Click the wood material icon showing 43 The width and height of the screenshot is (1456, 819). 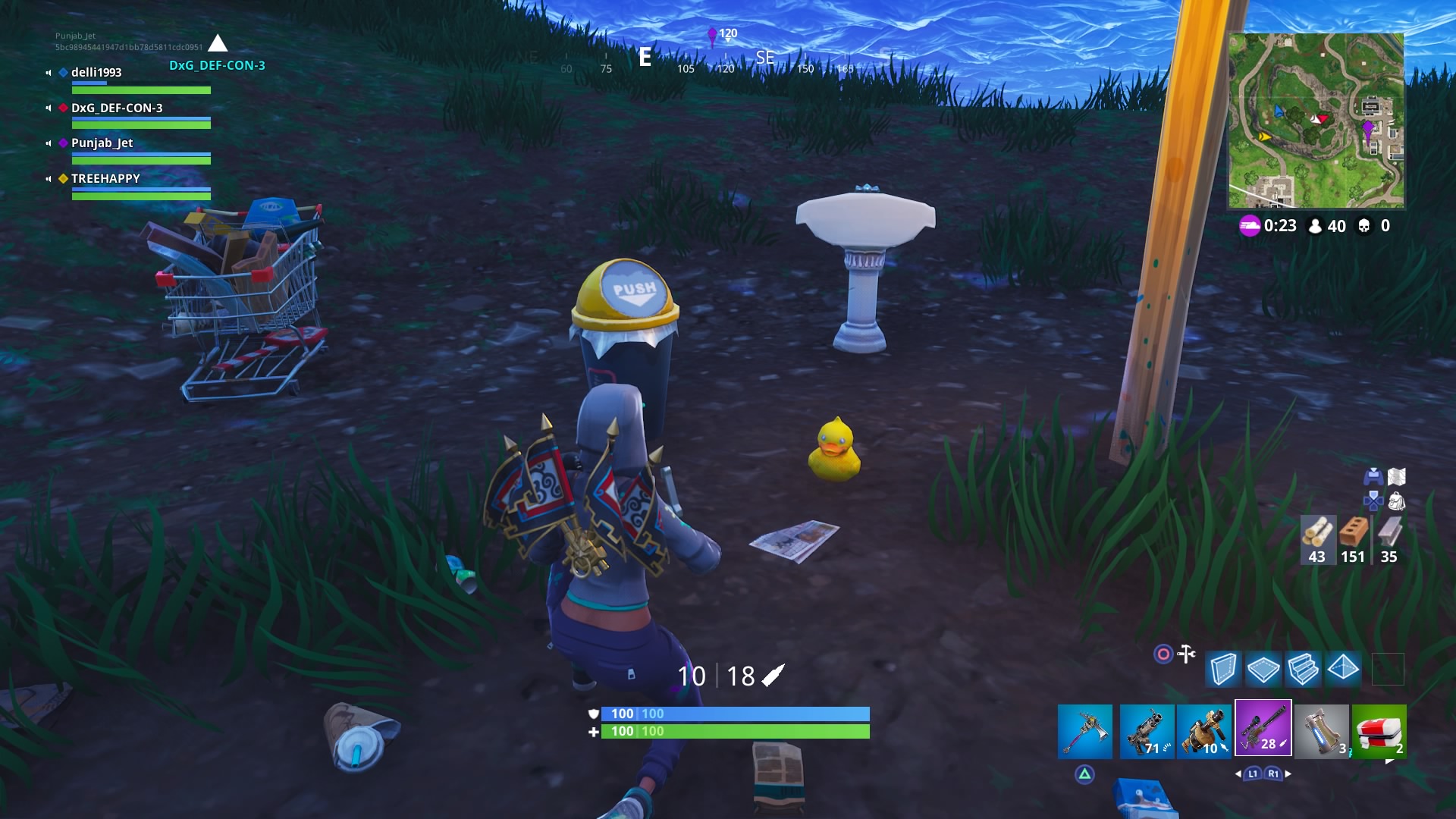pyautogui.click(x=1316, y=540)
